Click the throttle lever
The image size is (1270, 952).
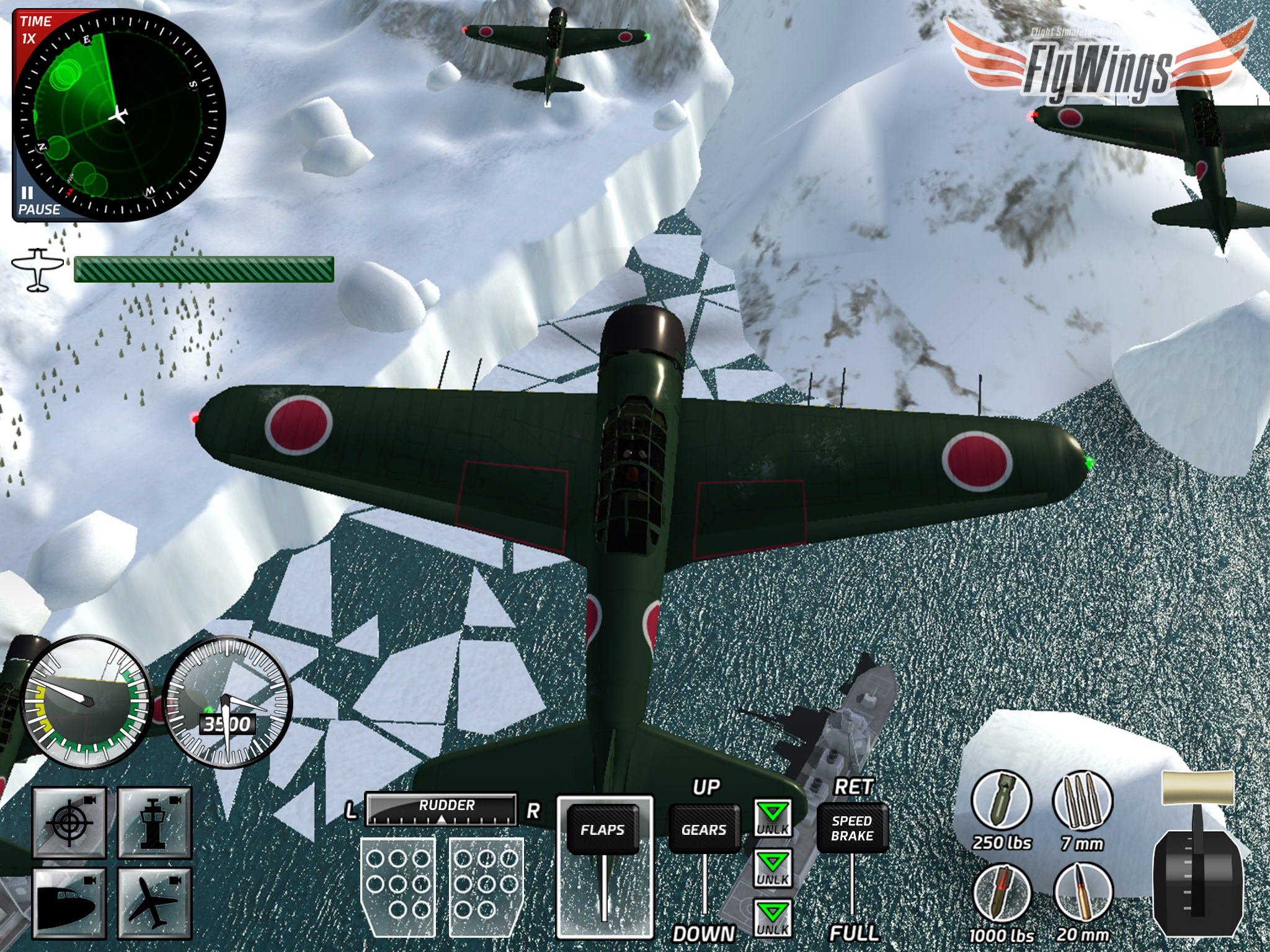click(1197, 790)
